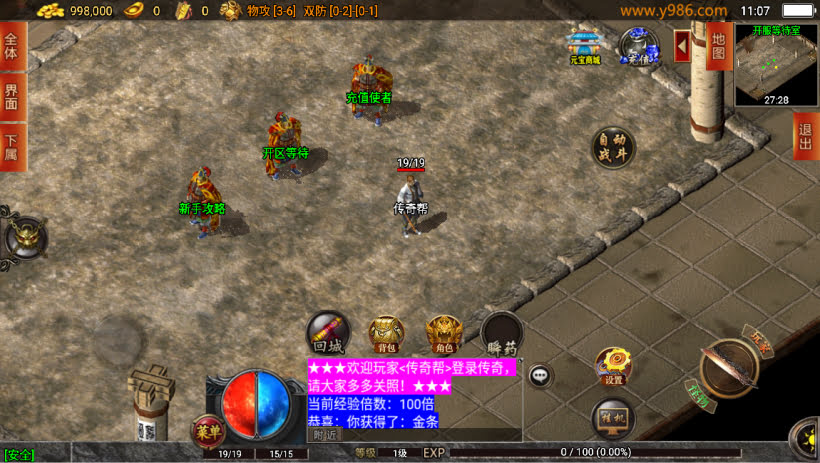The height and width of the screenshot is (463, 820).
Task: Open the 背包 backpack
Action: 386,335
